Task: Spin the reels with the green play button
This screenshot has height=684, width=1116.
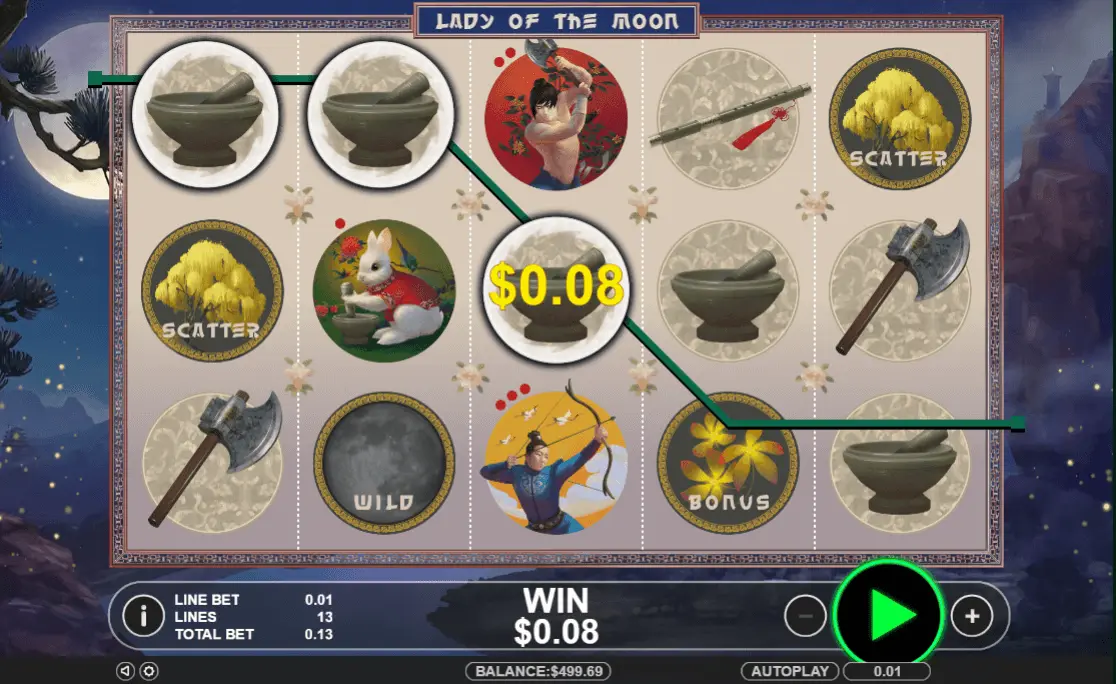Action: click(x=887, y=616)
